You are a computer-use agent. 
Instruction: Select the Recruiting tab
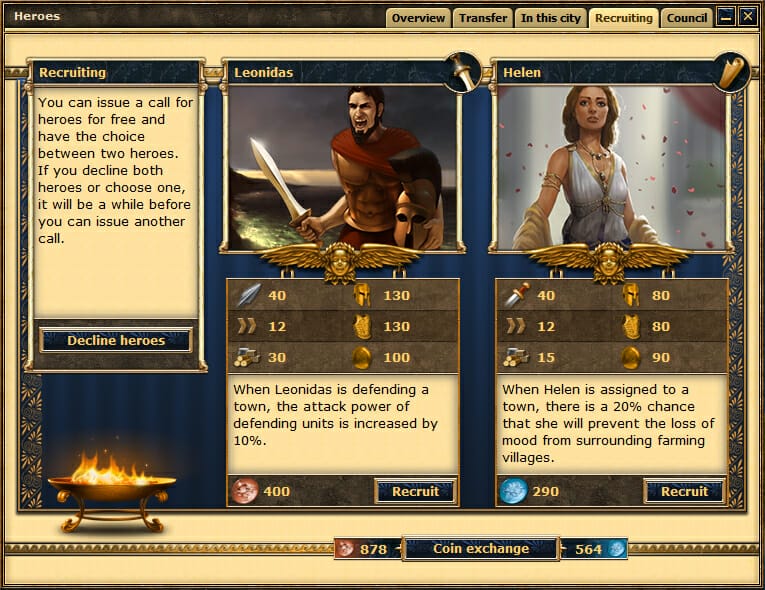pos(623,18)
